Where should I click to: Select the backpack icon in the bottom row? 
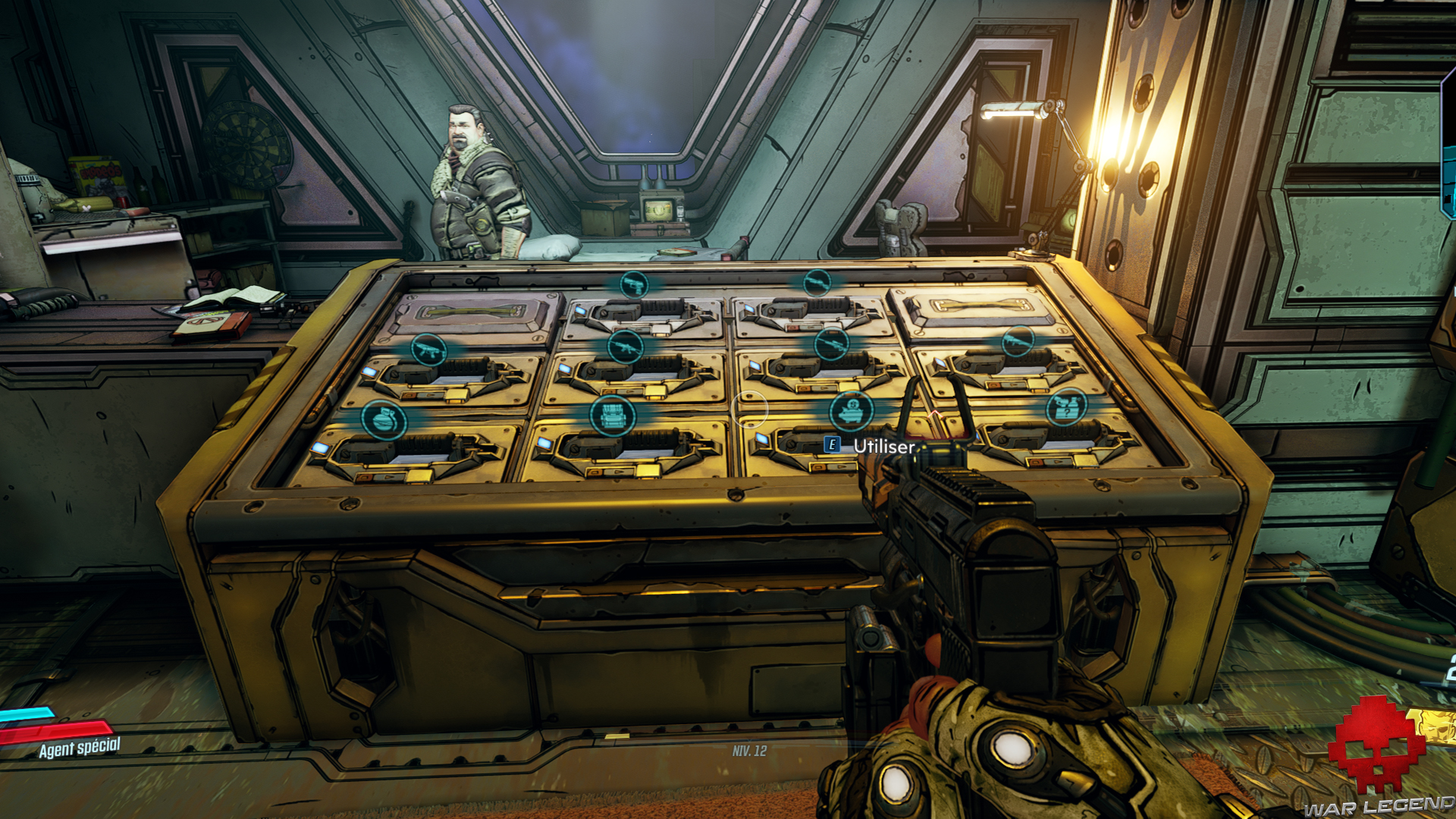(613, 416)
